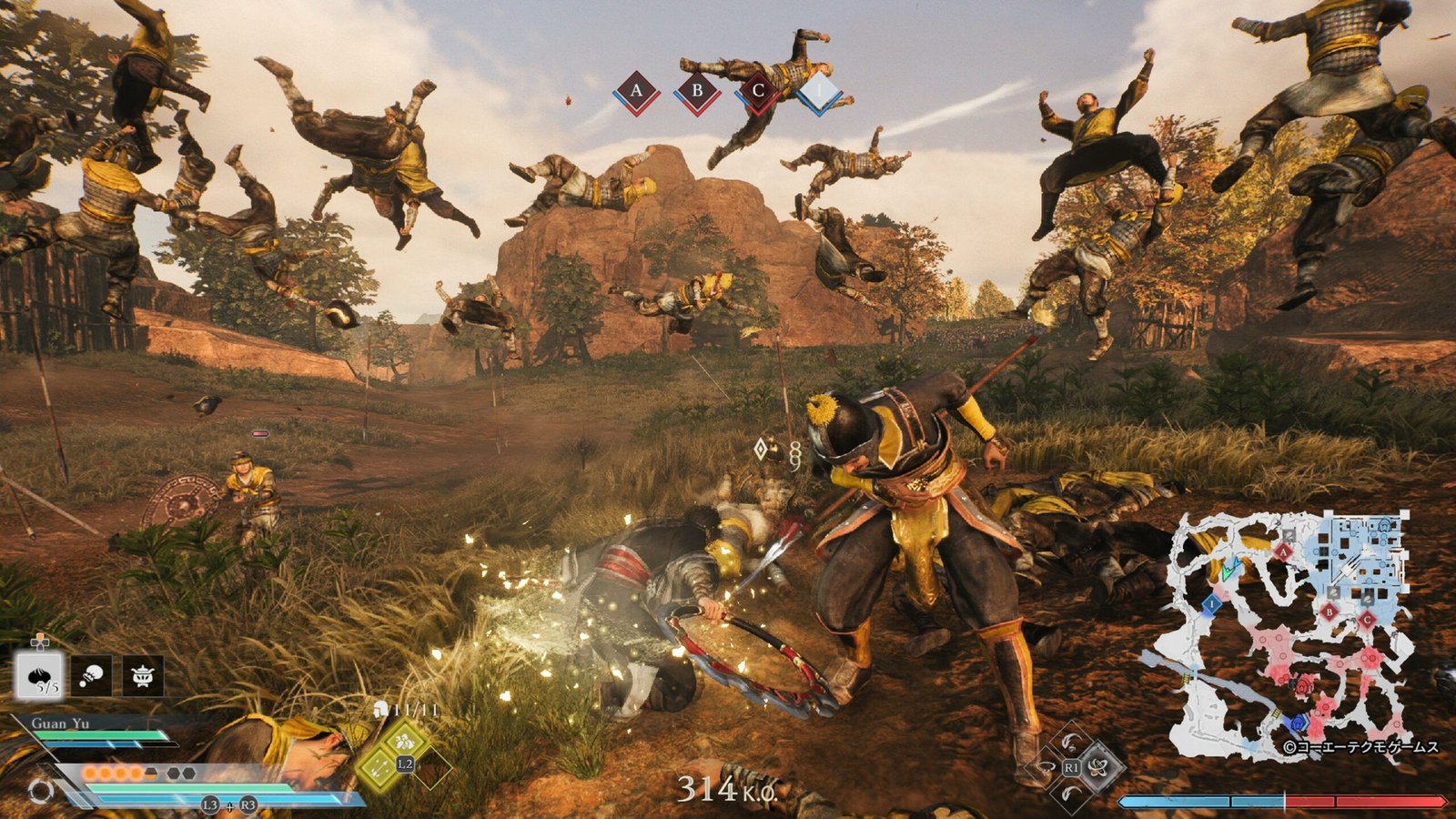Select the meat bun item slot
This screenshot has height=819, width=1456.
39,675
